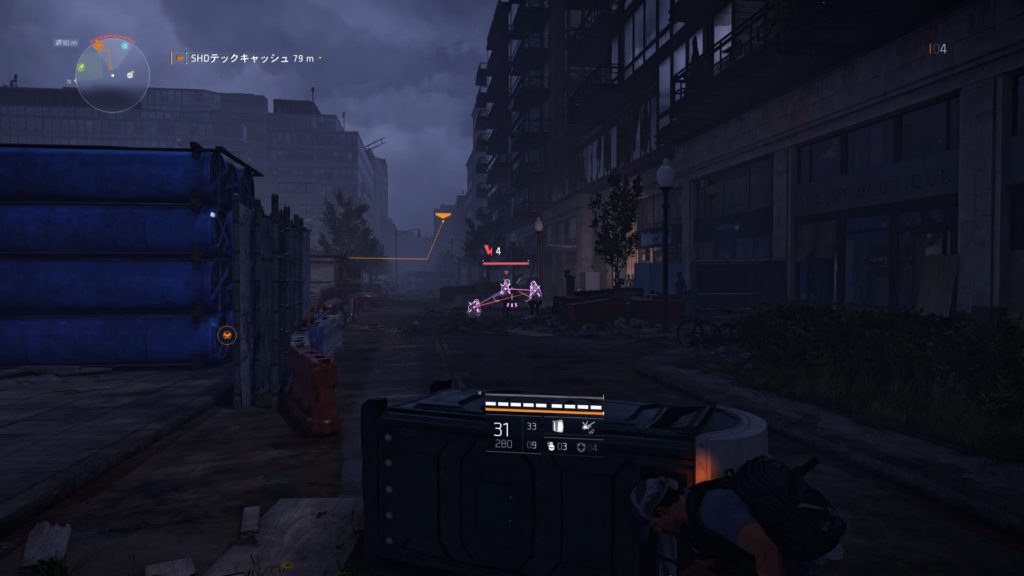Select the green marker on the minimap

81,67
